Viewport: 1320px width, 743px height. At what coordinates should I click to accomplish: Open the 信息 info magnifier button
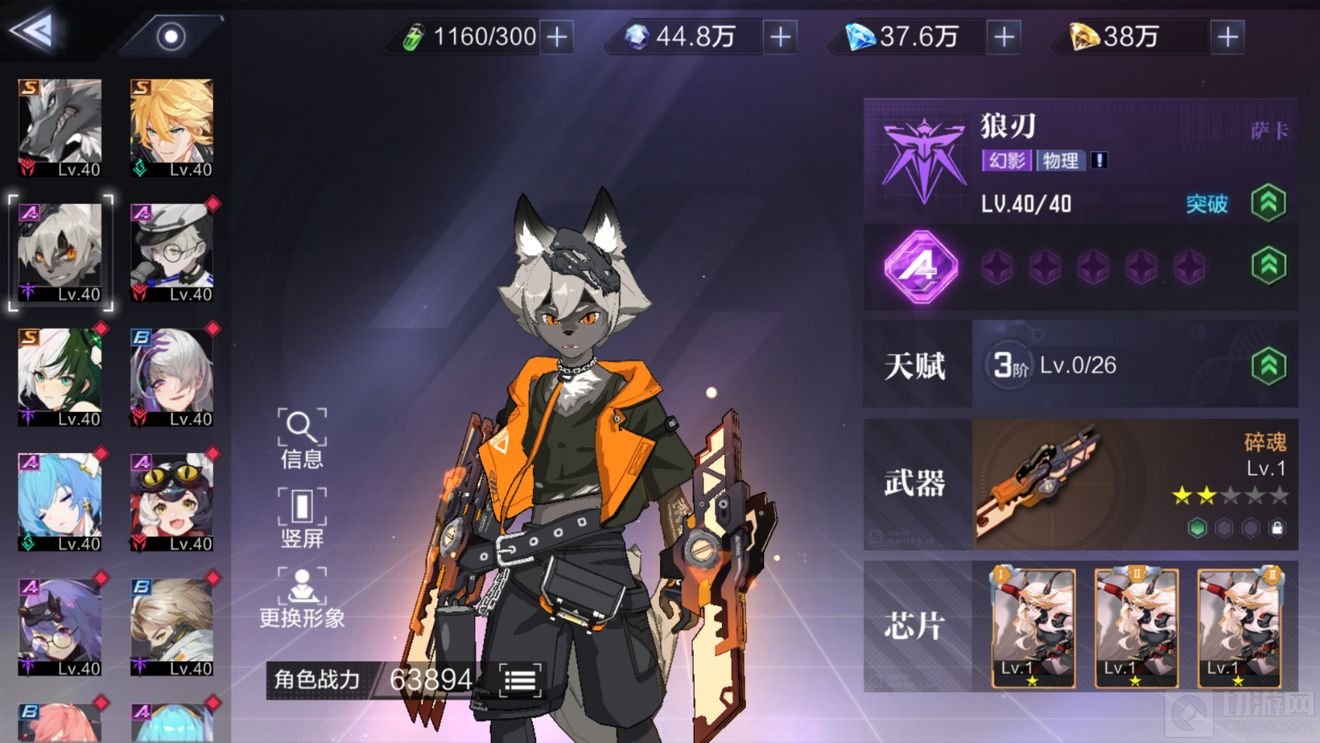(301, 438)
